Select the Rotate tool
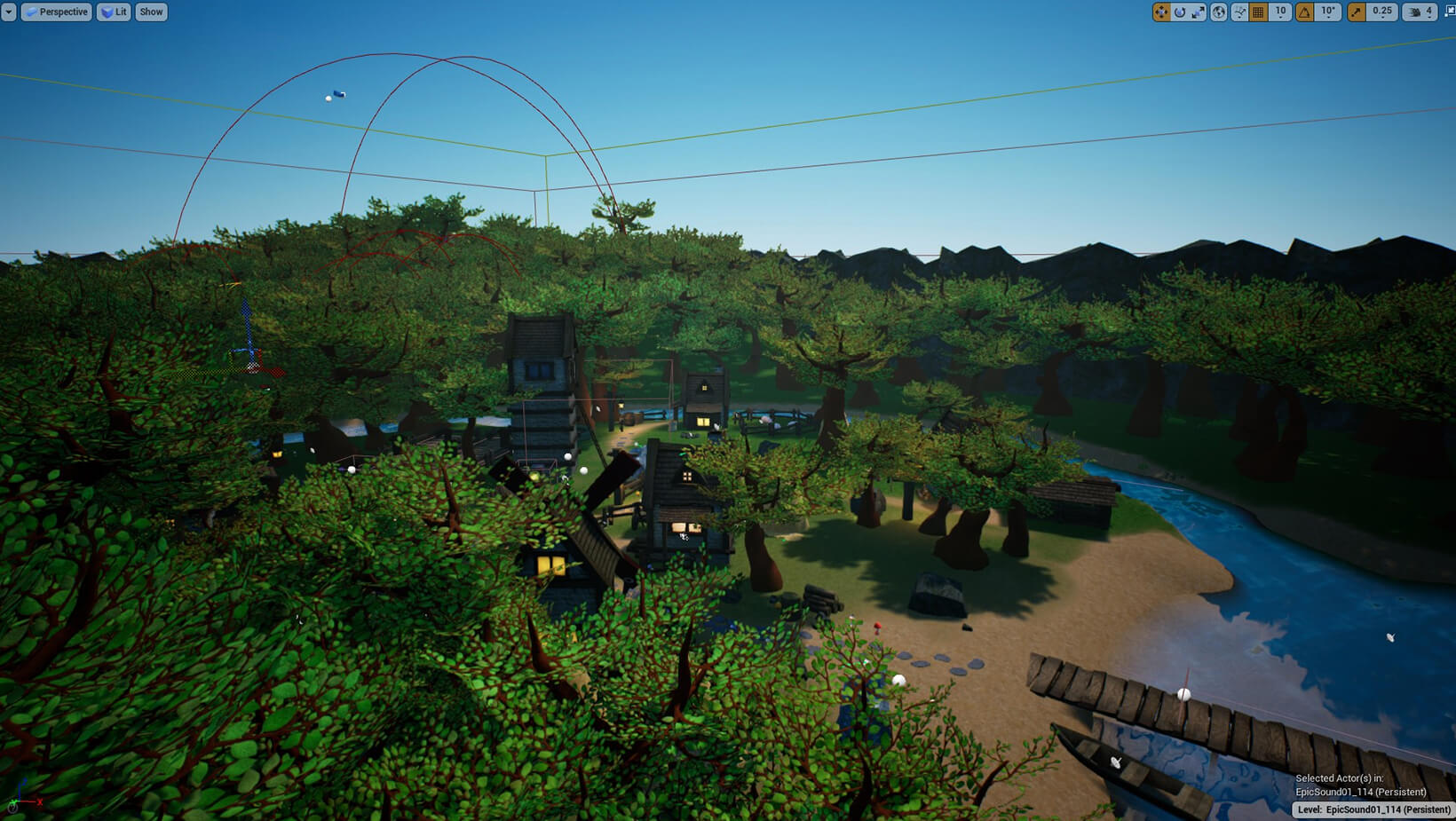 (x=1179, y=12)
